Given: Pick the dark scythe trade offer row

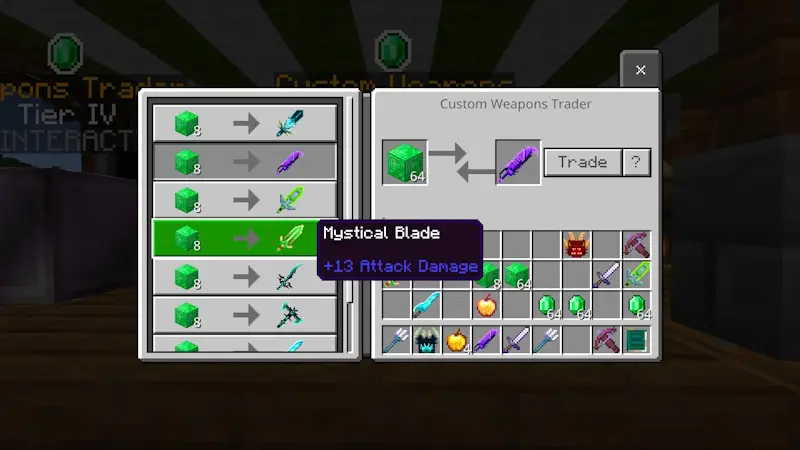Looking at the screenshot, I should 244,277.
